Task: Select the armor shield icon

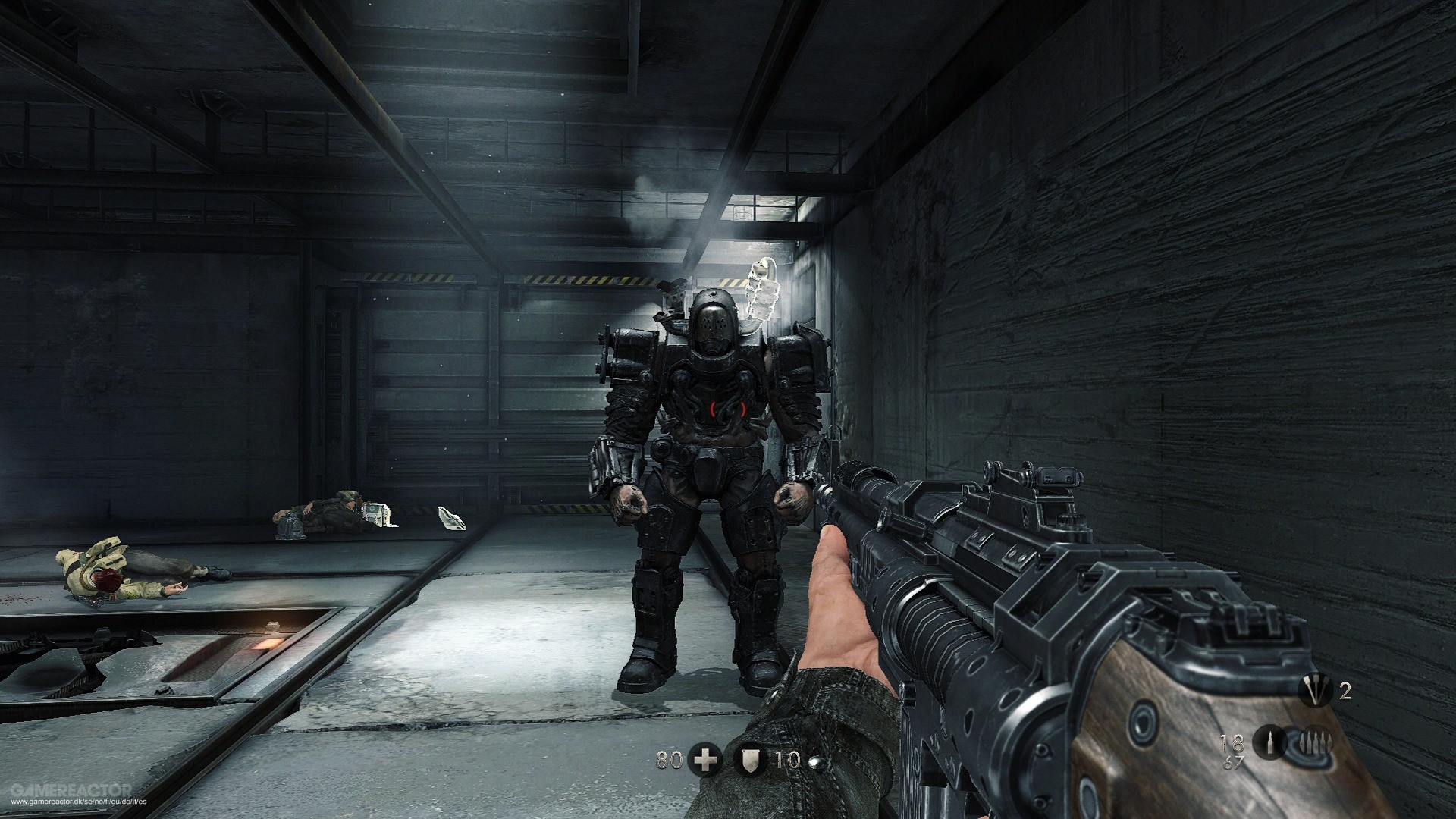Action: pos(748,761)
